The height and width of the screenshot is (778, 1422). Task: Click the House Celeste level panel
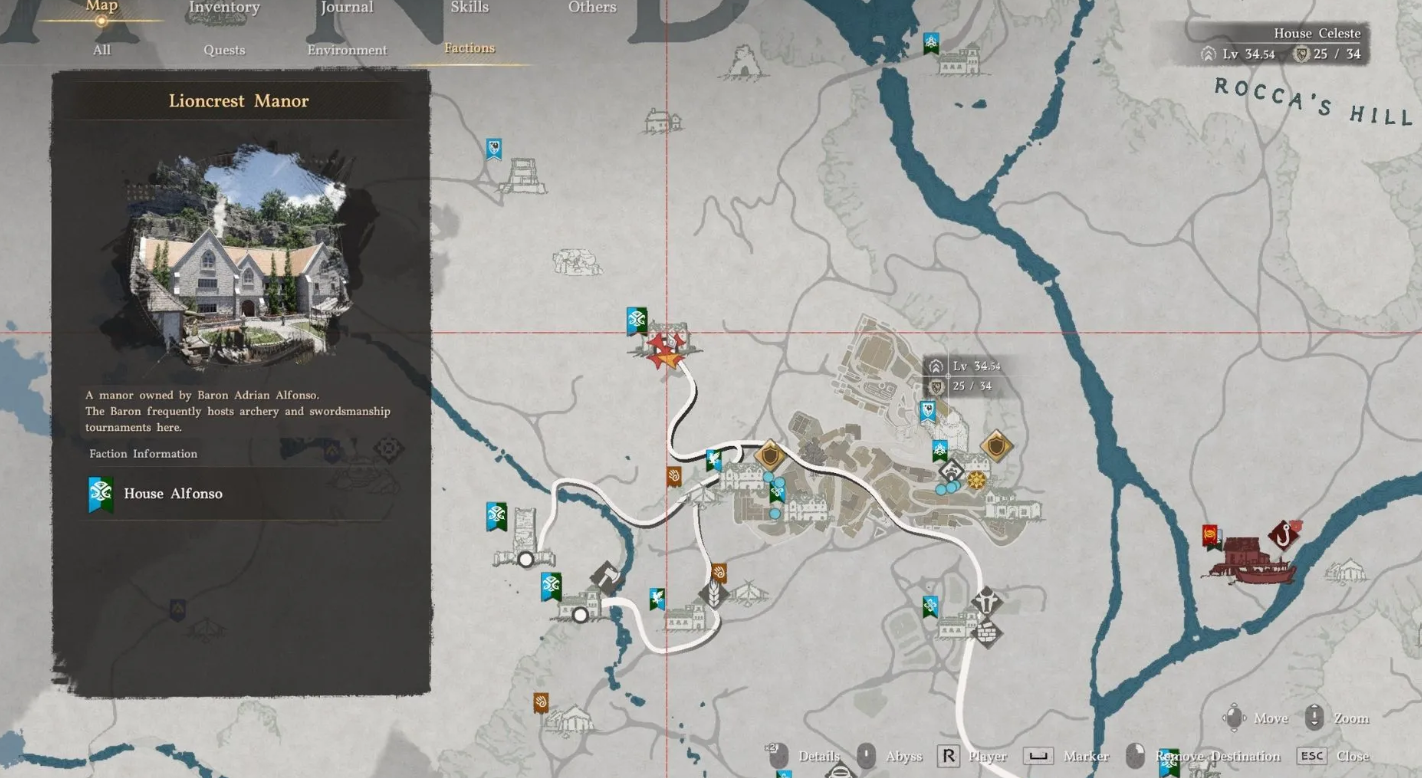pos(1284,45)
